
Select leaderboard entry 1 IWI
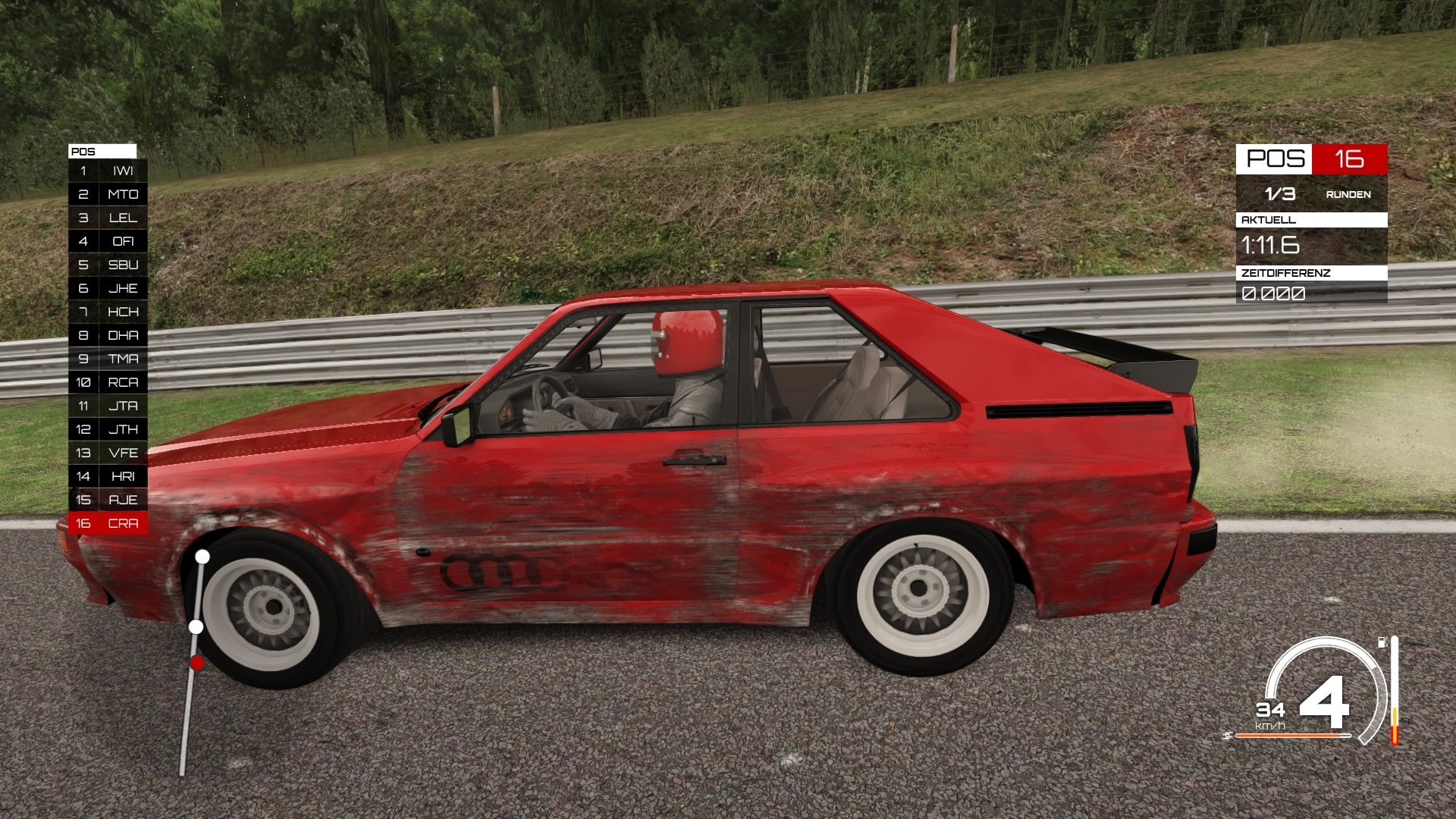tap(106, 171)
